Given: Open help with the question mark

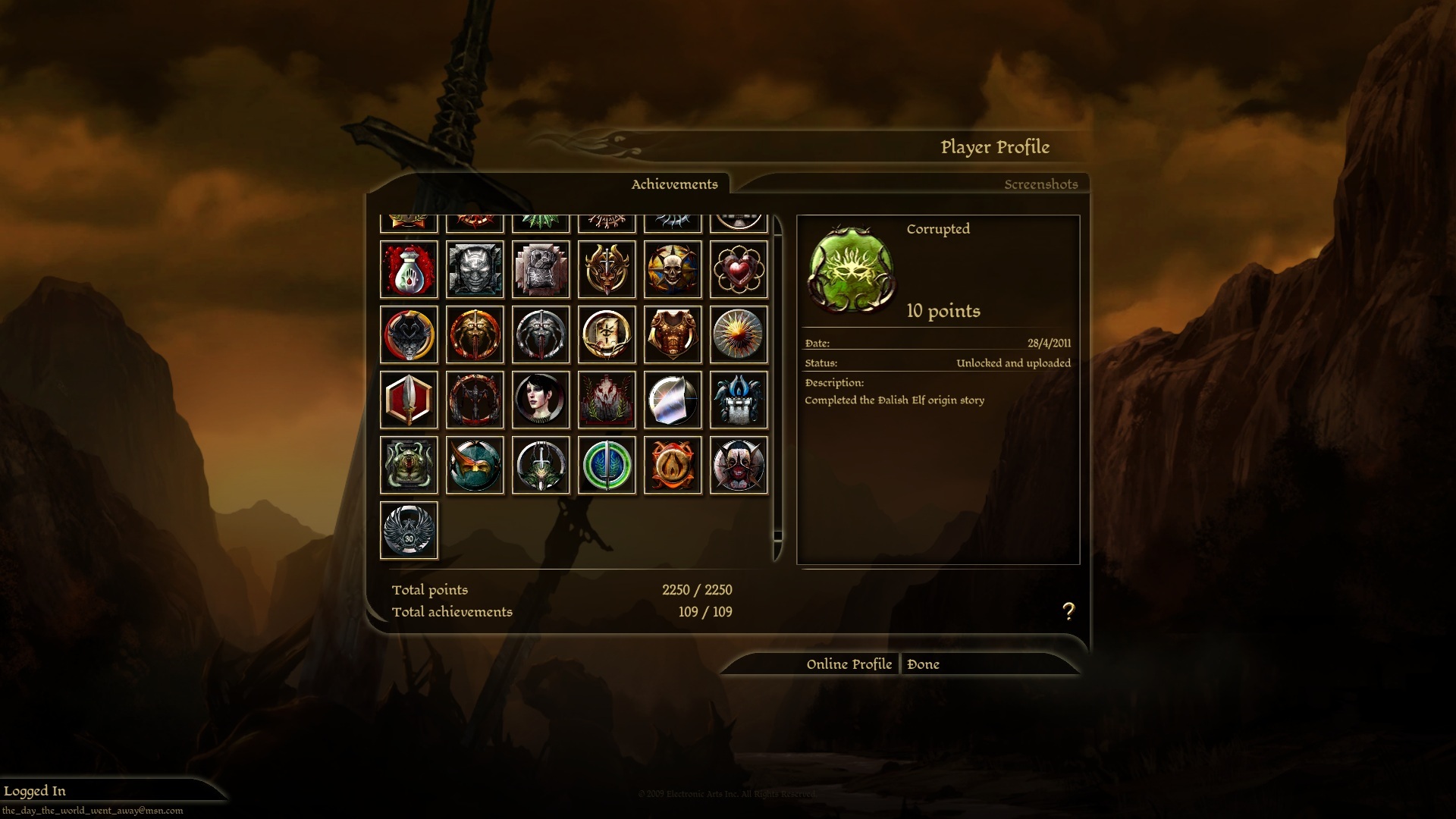Looking at the screenshot, I should [x=1068, y=611].
